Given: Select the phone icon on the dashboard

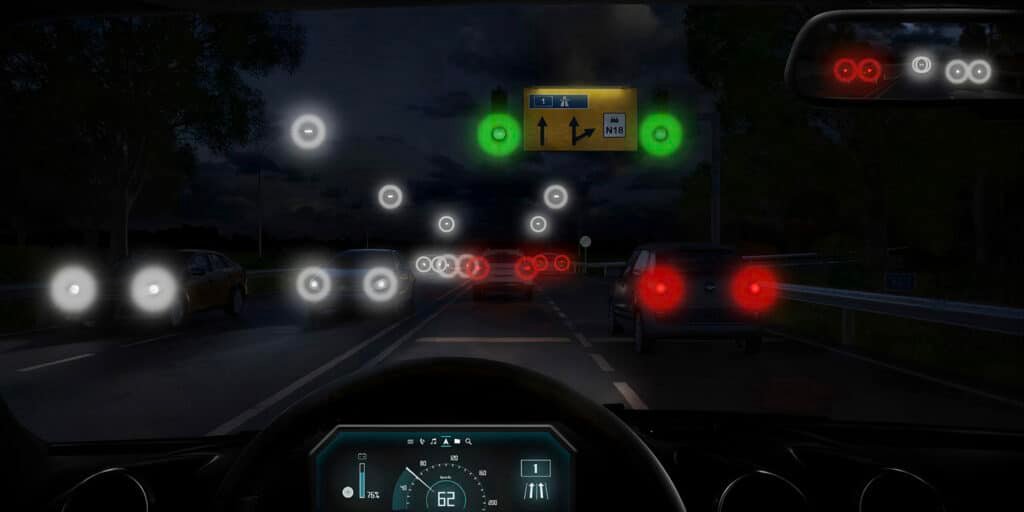Looking at the screenshot, I should coord(422,441).
